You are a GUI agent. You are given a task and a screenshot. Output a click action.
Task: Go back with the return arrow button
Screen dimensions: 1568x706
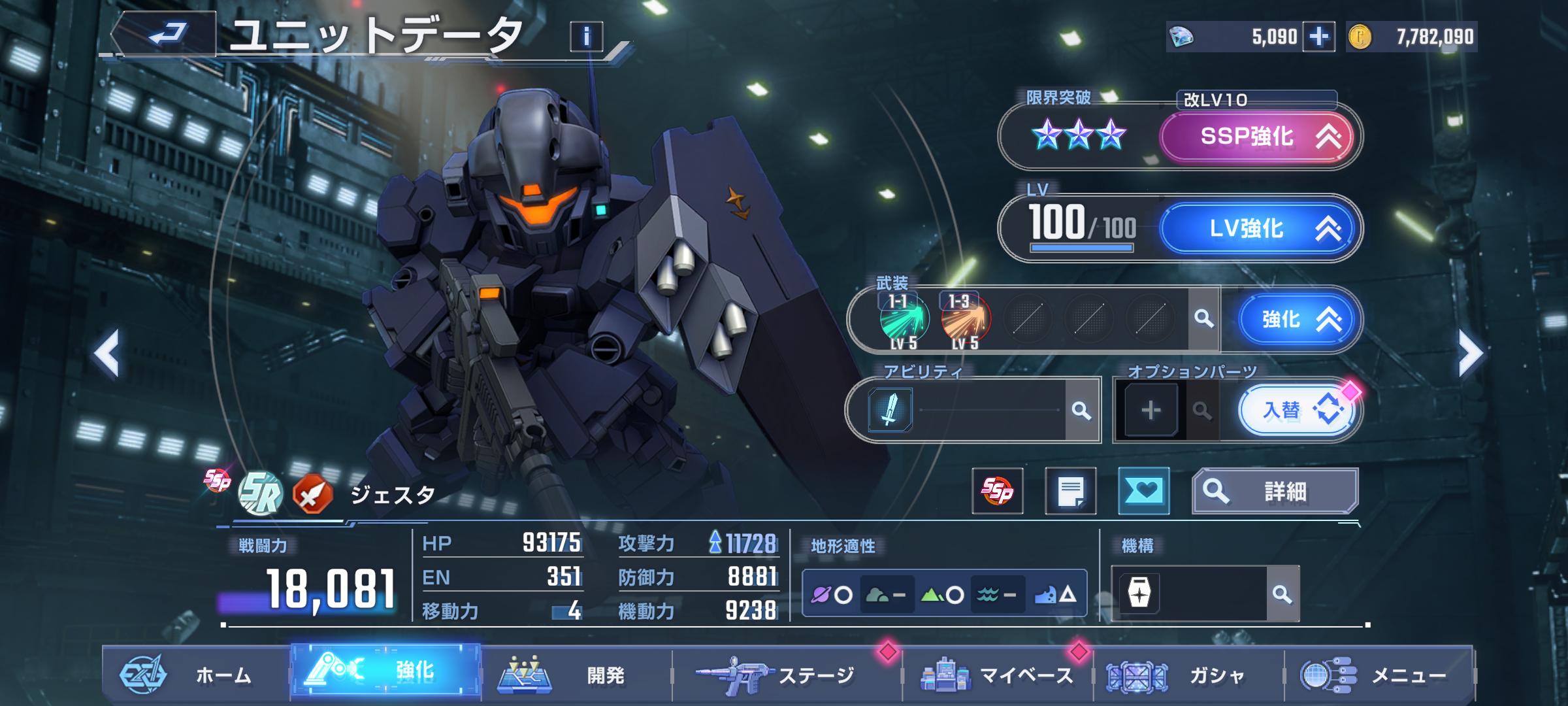(x=165, y=34)
